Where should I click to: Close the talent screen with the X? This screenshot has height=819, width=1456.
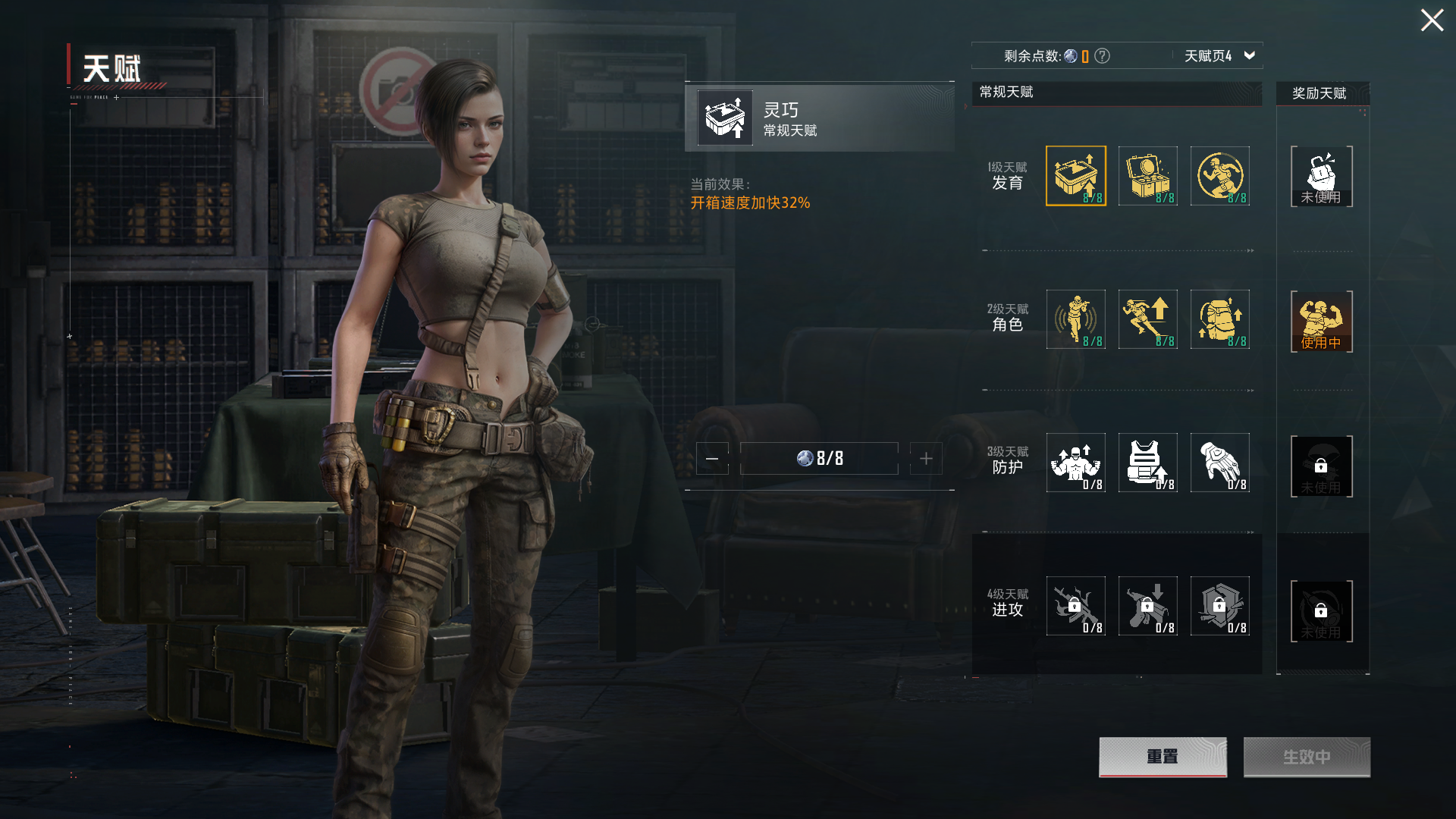[1432, 20]
